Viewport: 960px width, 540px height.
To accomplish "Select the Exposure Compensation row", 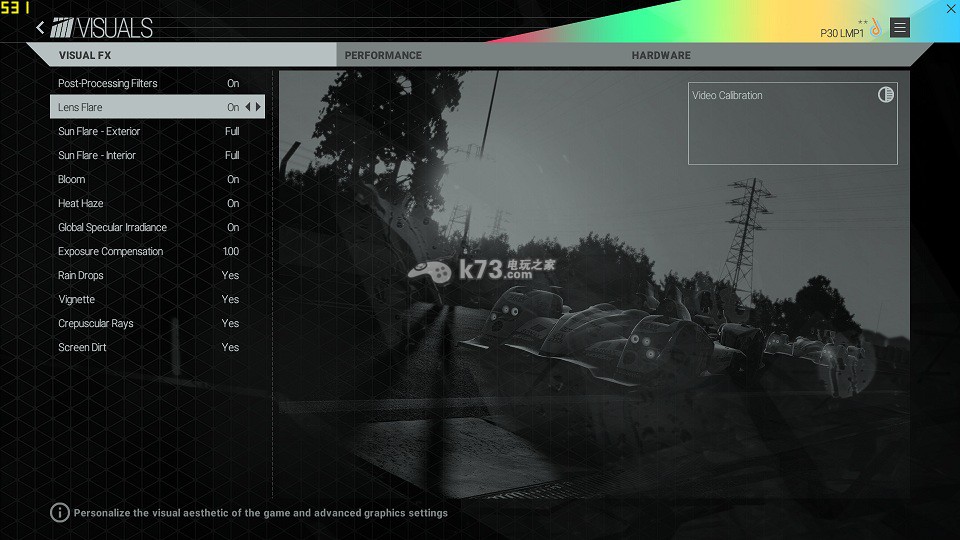I will click(x=150, y=251).
